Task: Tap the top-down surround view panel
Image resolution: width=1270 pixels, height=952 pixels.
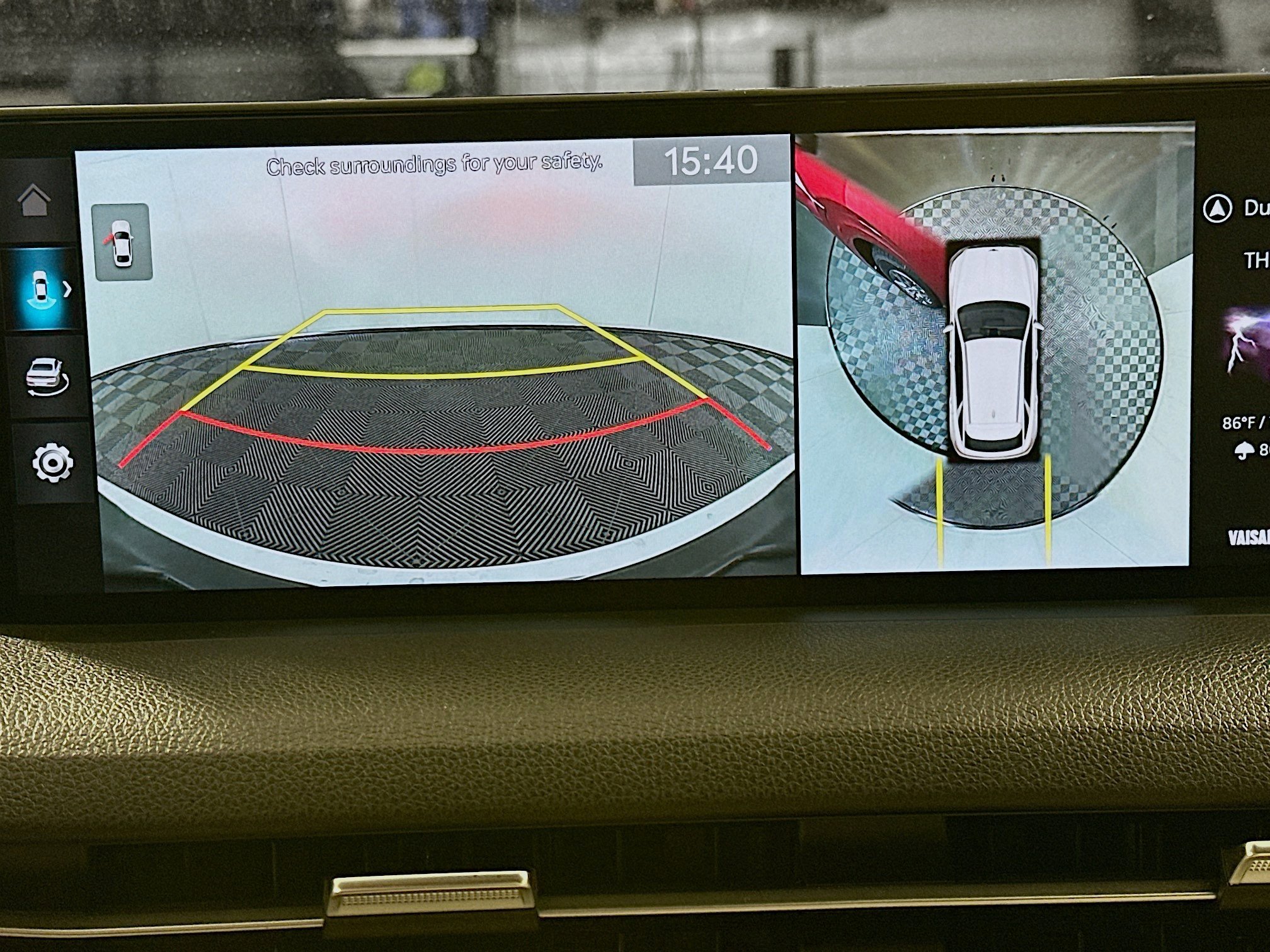Action: (994, 353)
